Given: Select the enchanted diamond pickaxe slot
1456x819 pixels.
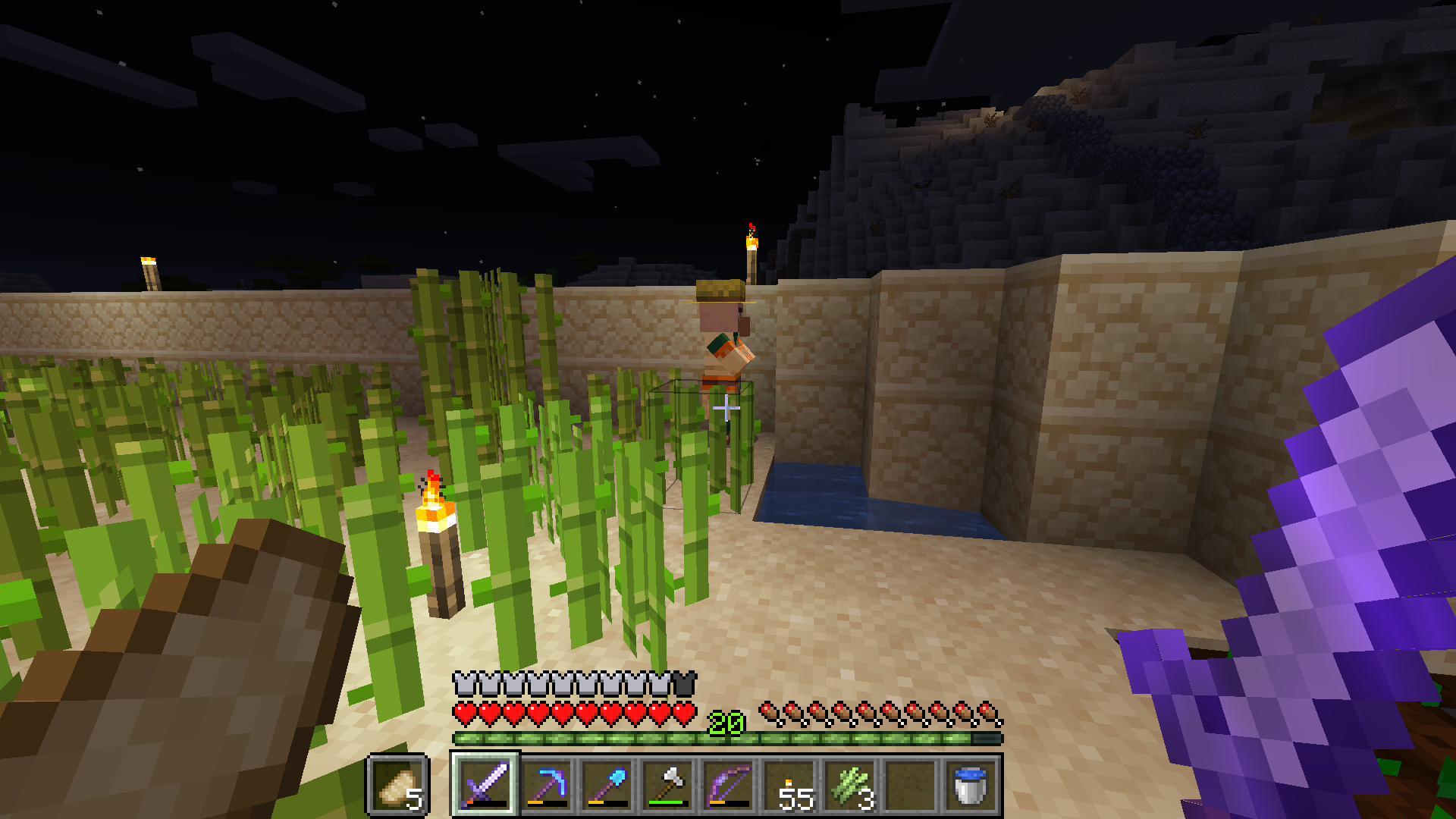Looking at the screenshot, I should pyautogui.click(x=546, y=785).
